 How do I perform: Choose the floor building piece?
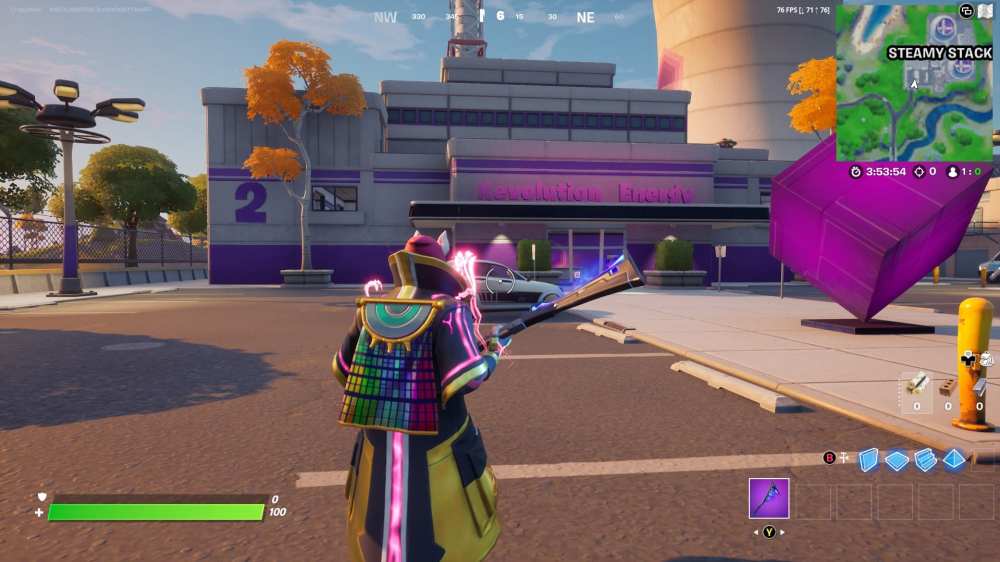click(x=897, y=460)
